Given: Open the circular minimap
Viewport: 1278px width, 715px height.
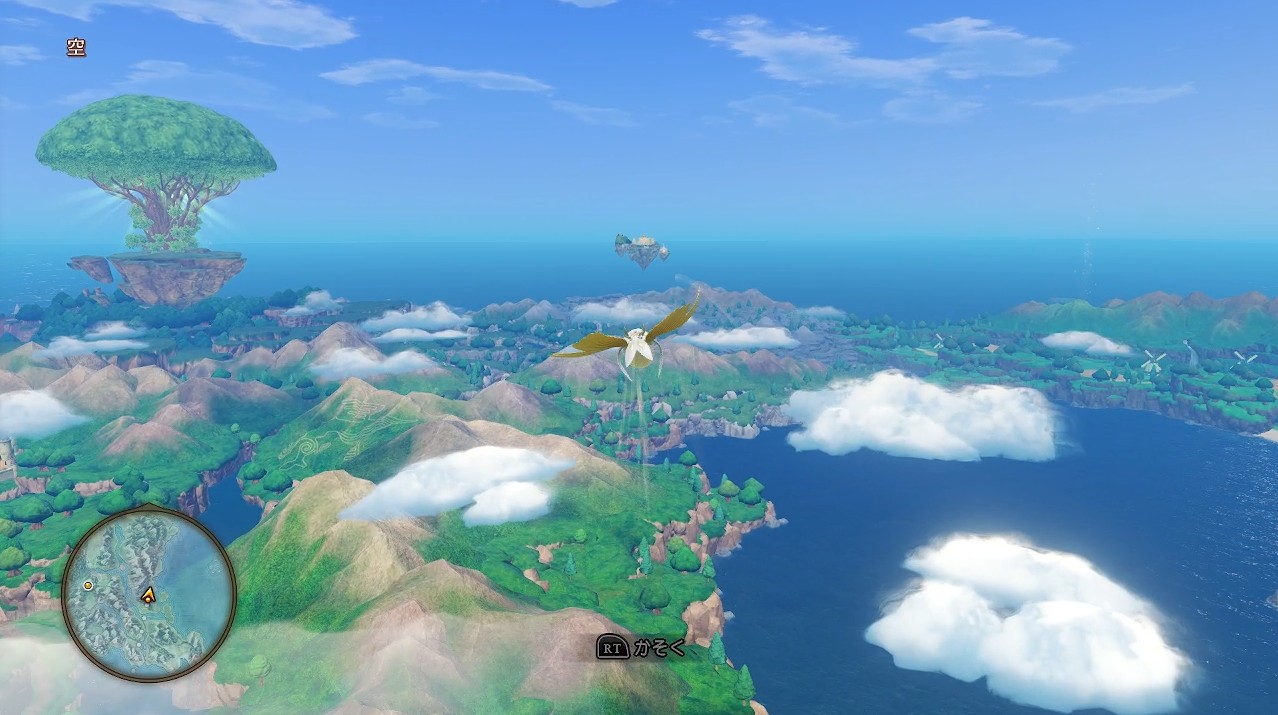Looking at the screenshot, I should (148, 594).
